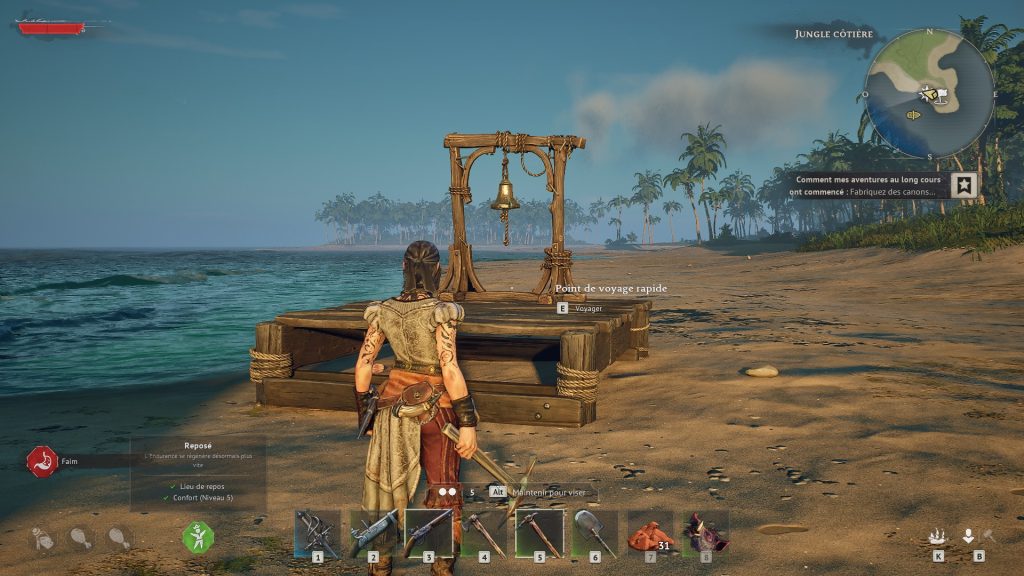Image resolution: width=1024 pixels, height=576 pixels.
Task: Open the circular minimap
Action: coord(929,93)
